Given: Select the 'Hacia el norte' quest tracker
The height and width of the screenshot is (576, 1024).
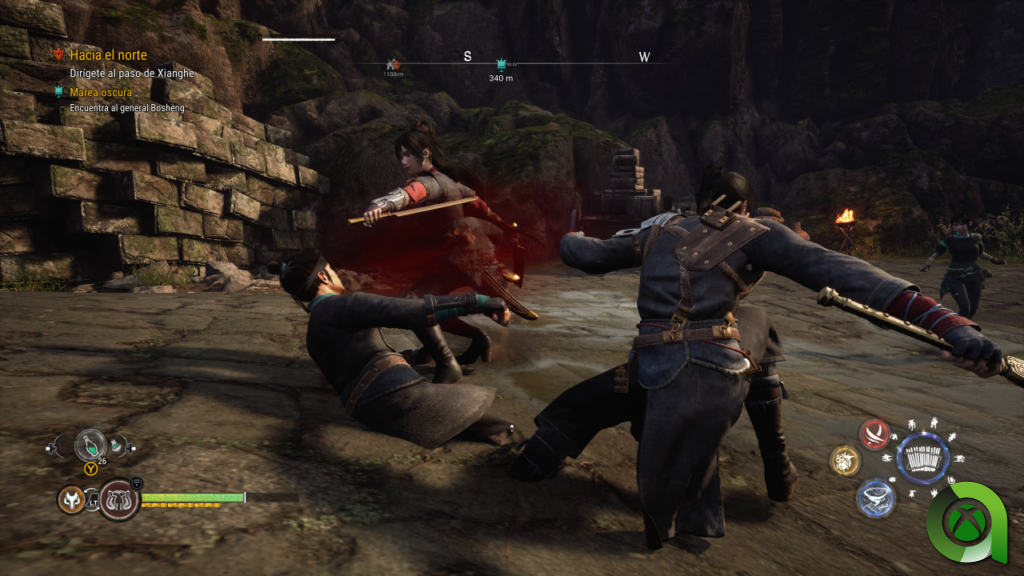Looking at the screenshot, I should coord(108,56).
